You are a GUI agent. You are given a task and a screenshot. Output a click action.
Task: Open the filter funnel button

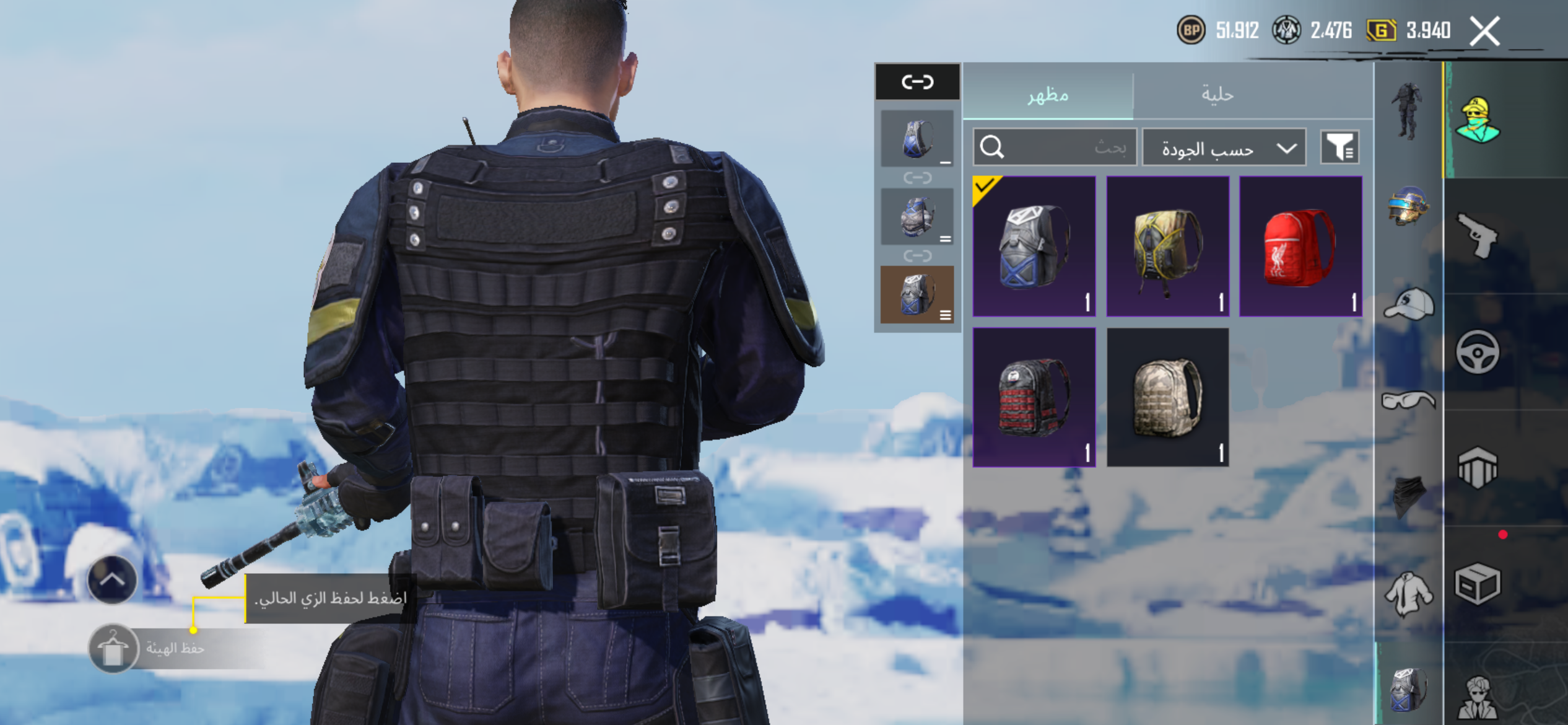click(x=1339, y=147)
